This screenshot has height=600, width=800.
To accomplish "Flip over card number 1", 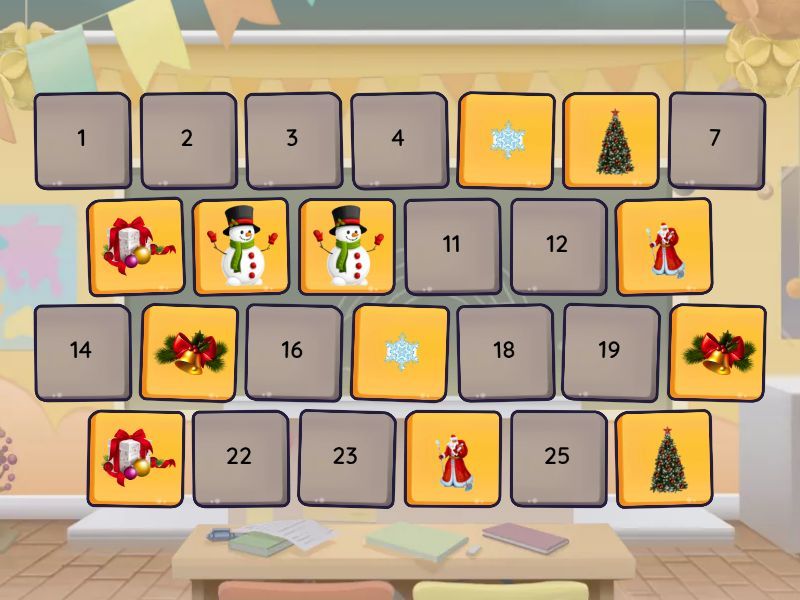I will (82, 140).
